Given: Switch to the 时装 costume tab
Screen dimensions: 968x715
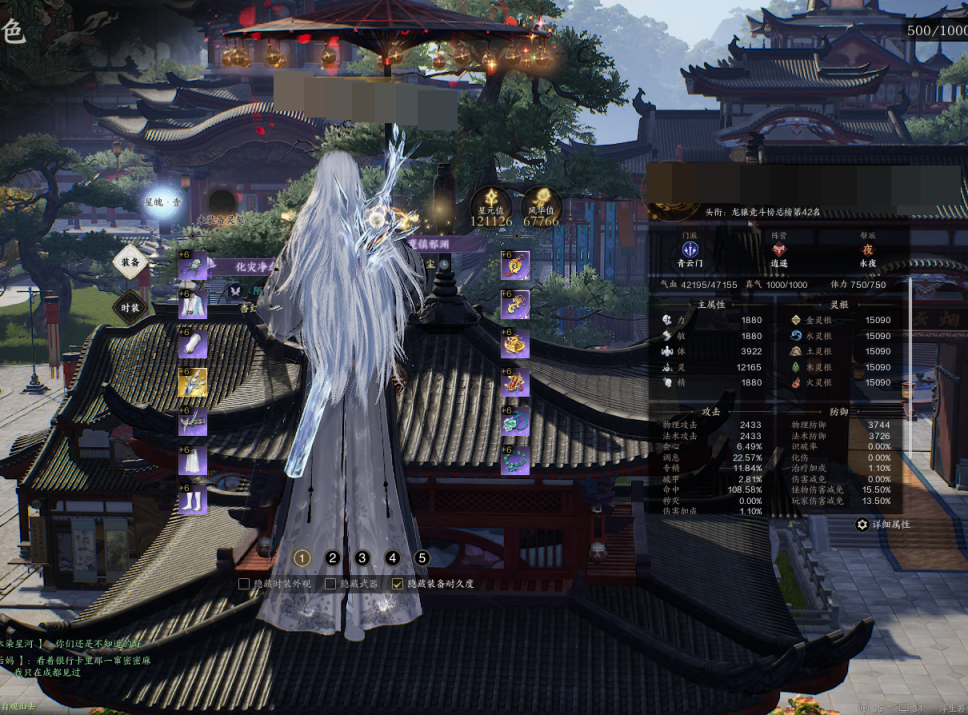Looking at the screenshot, I should click(131, 305).
